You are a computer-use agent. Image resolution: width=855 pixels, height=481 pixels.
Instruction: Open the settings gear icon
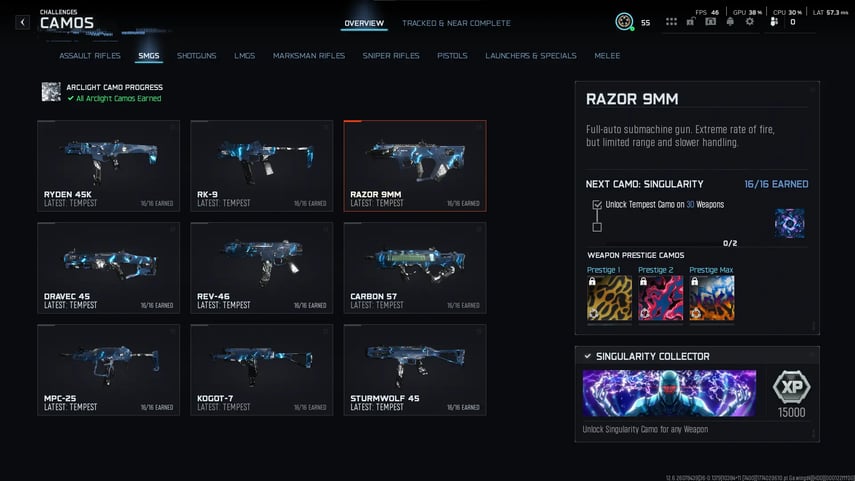pos(749,22)
